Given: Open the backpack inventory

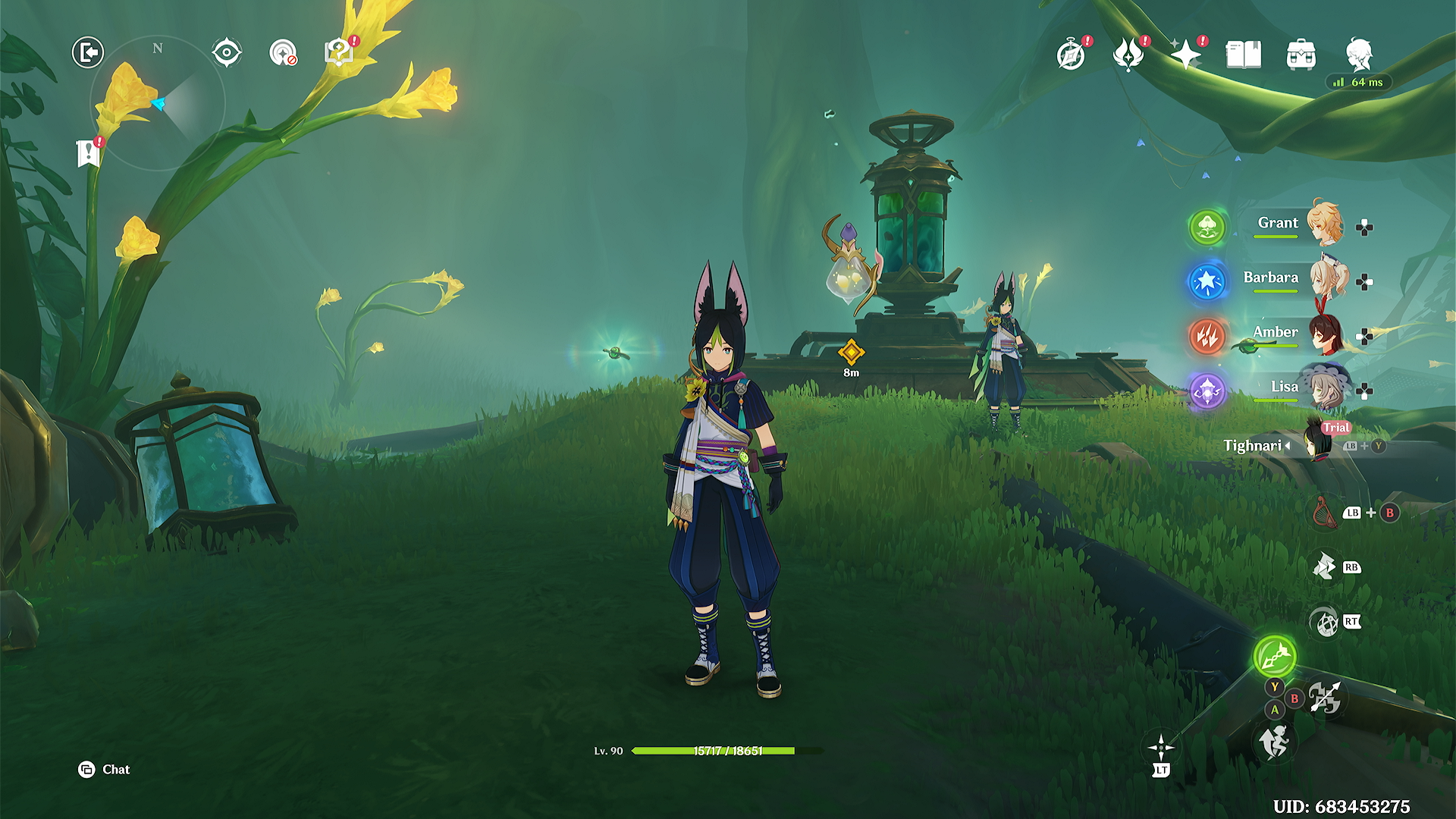Looking at the screenshot, I should click(x=1301, y=55).
